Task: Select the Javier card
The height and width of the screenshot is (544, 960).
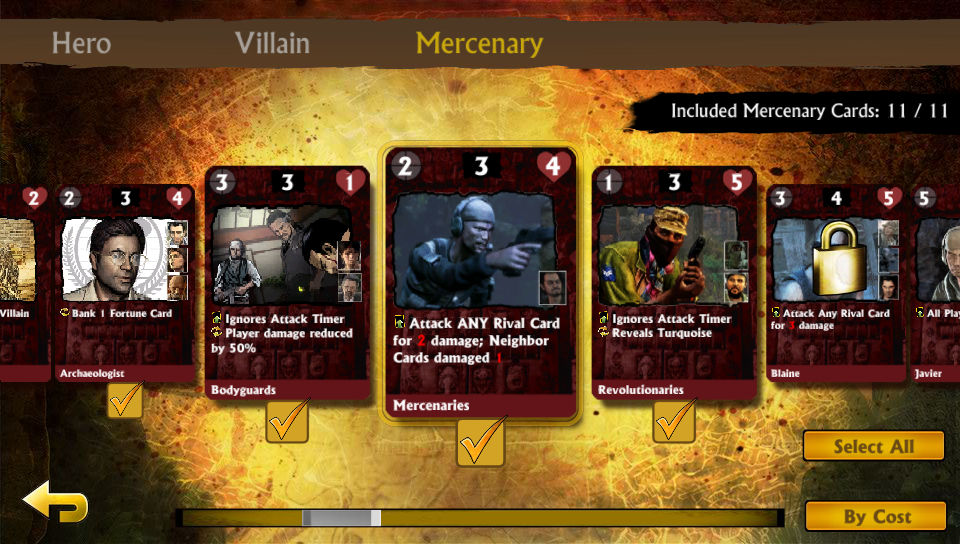Action: (x=935, y=282)
